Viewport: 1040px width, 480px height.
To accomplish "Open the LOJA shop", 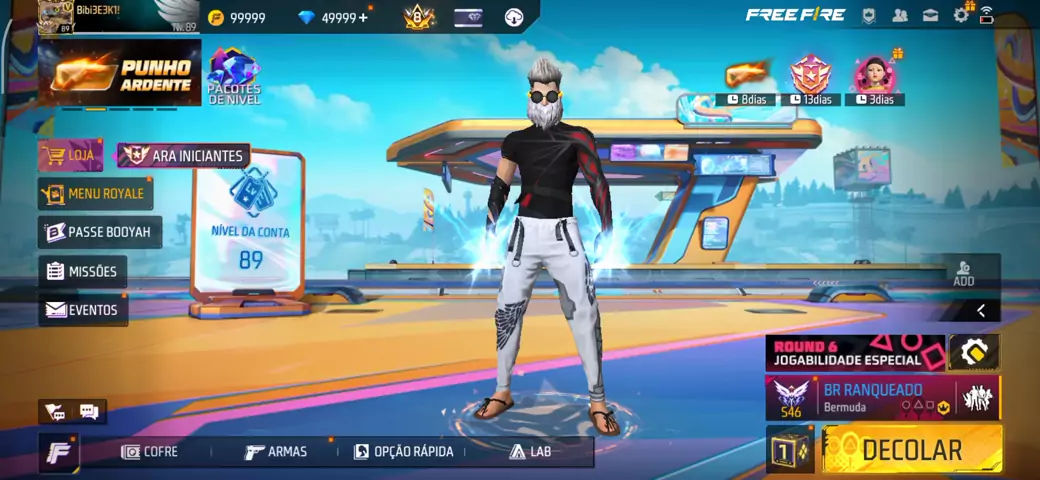I will (x=71, y=155).
